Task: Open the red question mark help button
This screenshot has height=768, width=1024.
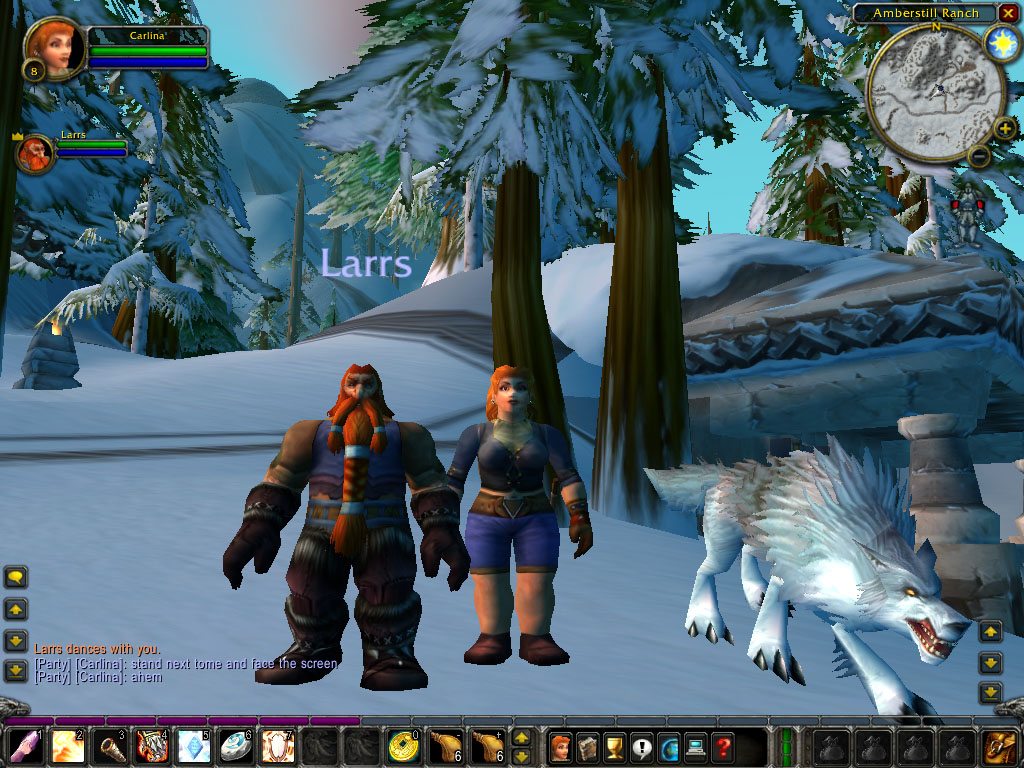Action: pos(723,747)
